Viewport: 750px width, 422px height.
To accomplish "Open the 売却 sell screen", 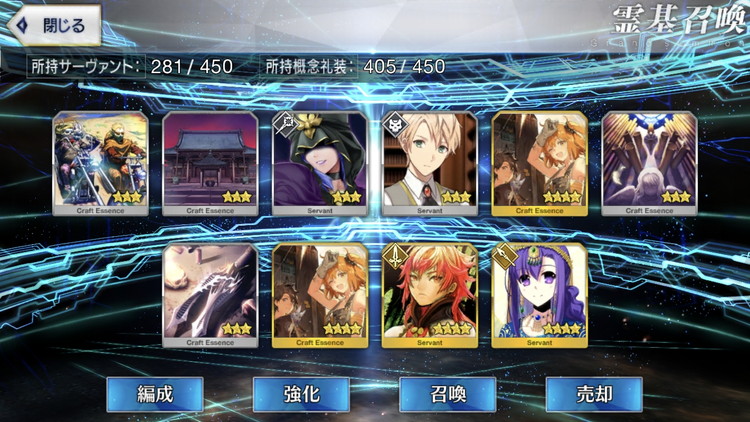I will point(593,394).
